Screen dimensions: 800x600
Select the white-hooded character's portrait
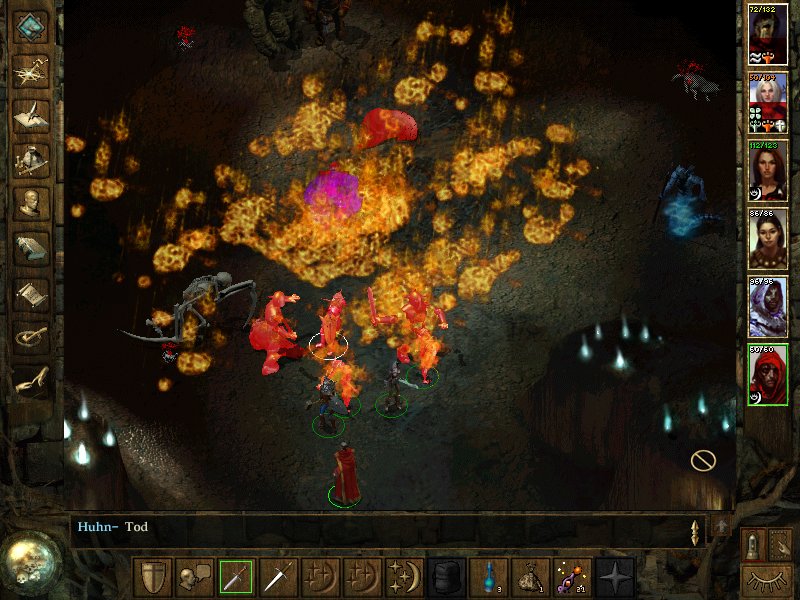[x=768, y=306]
